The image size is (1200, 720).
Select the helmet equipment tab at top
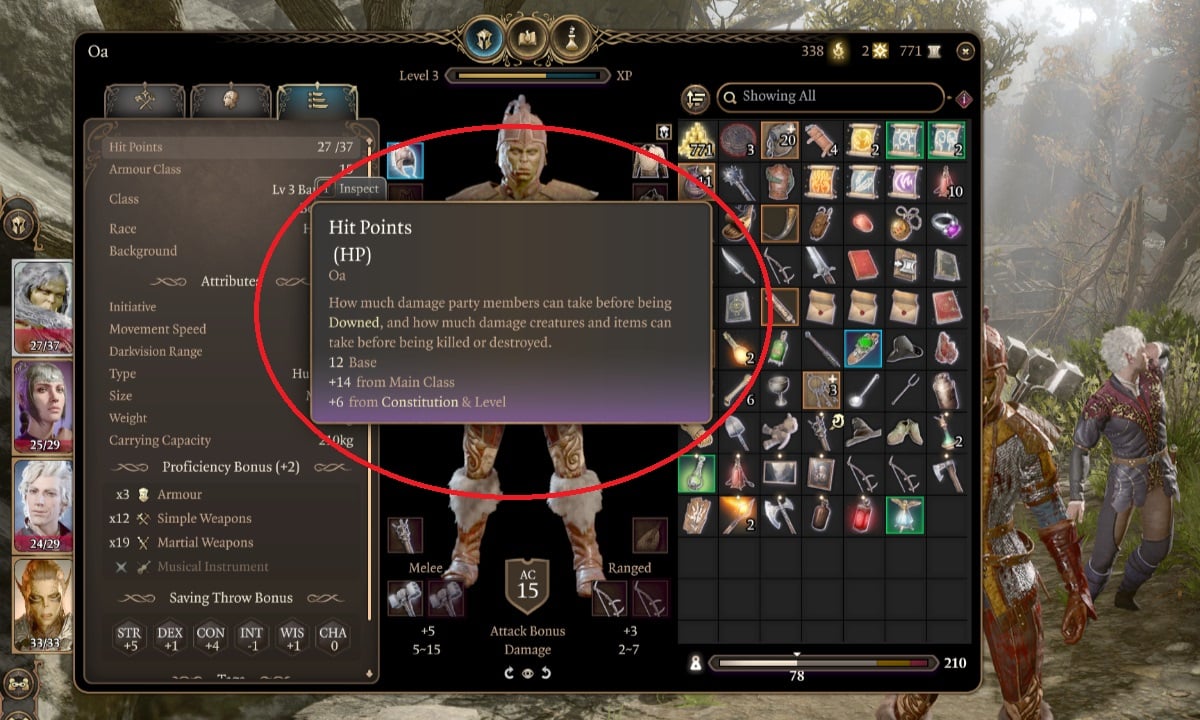[484, 40]
